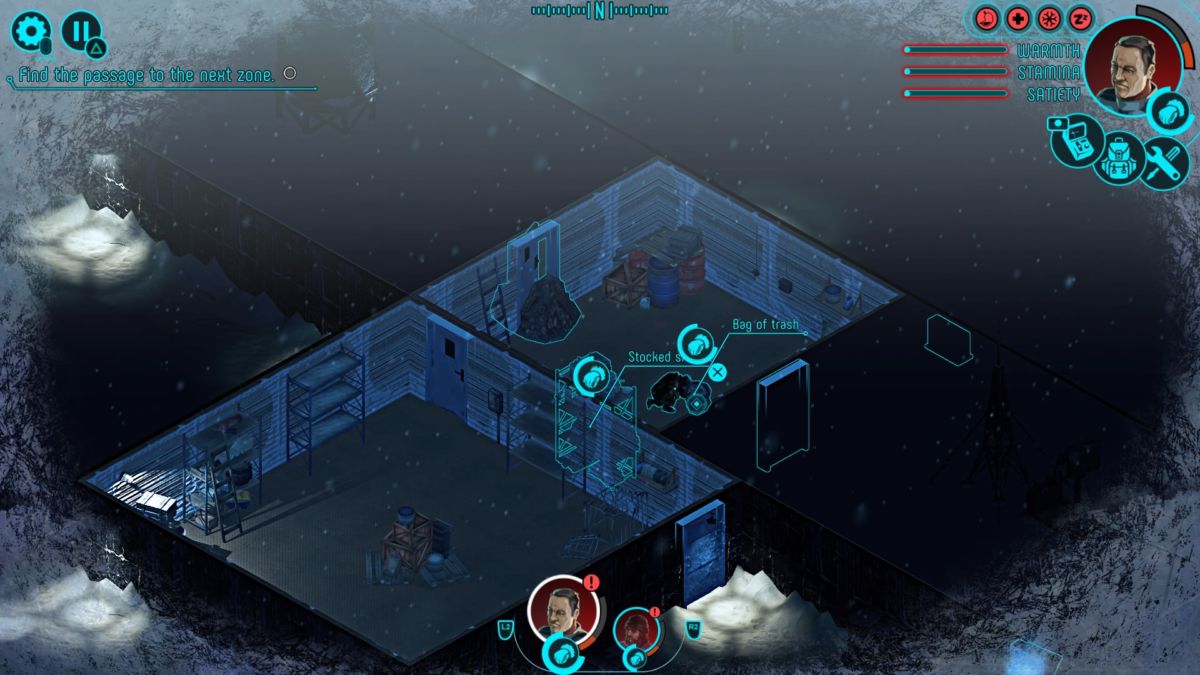This screenshot has width=1200, height=675.
Task: Pause the game with the pause button
Action: coord(81,31)
